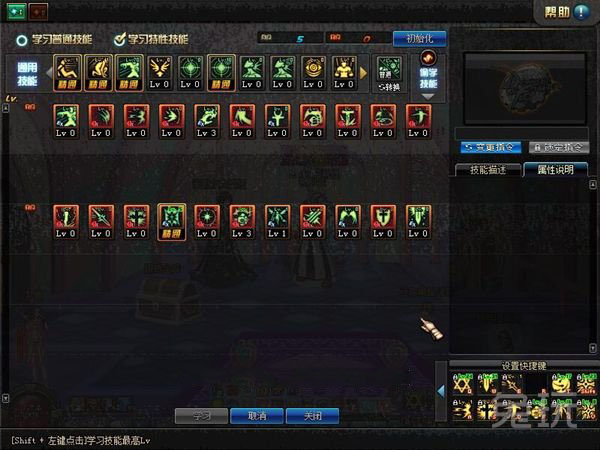The width and height of the screenshot is (600, 450).
Task: Click the 学习 learn button
Action: tap(201, 415)
